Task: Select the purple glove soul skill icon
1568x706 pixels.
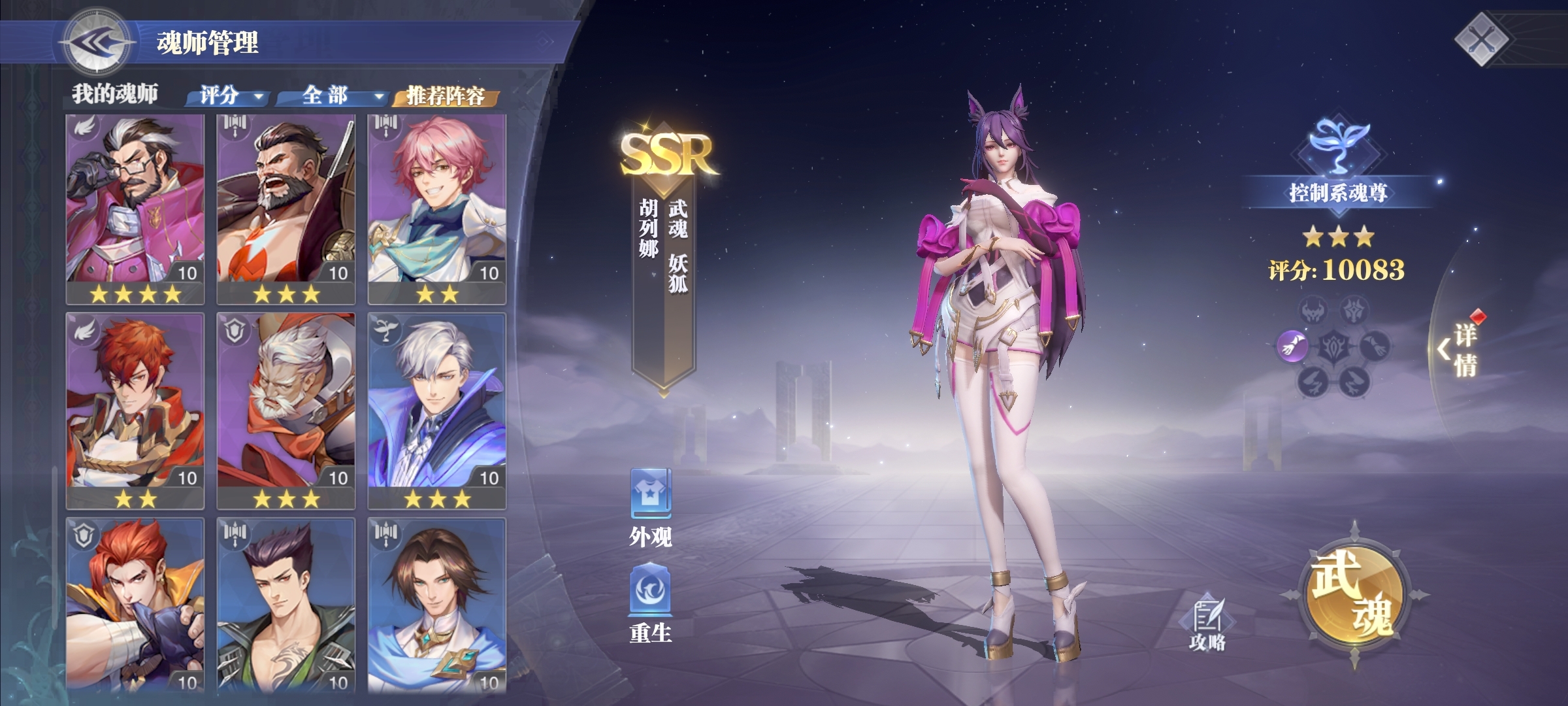Action: click(1292, 346)
